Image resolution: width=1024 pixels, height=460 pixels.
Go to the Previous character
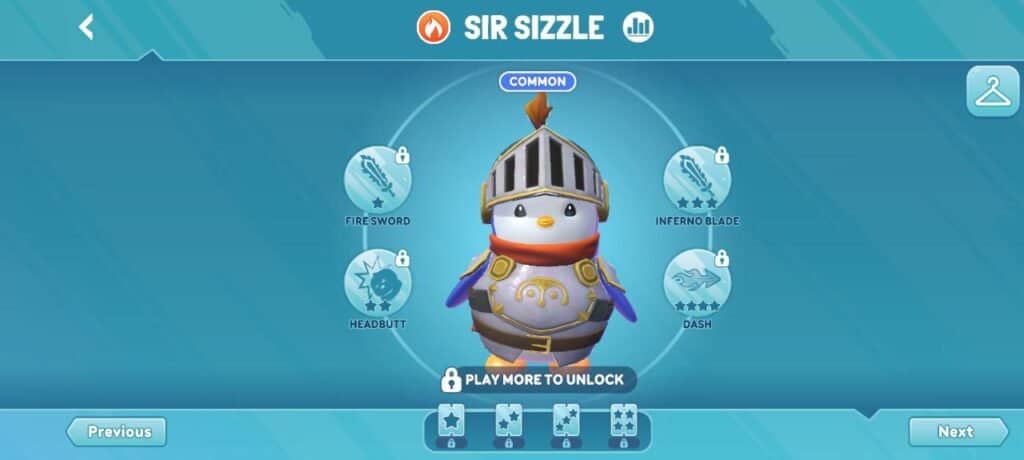pyautogui.click(x=117, y=432)
